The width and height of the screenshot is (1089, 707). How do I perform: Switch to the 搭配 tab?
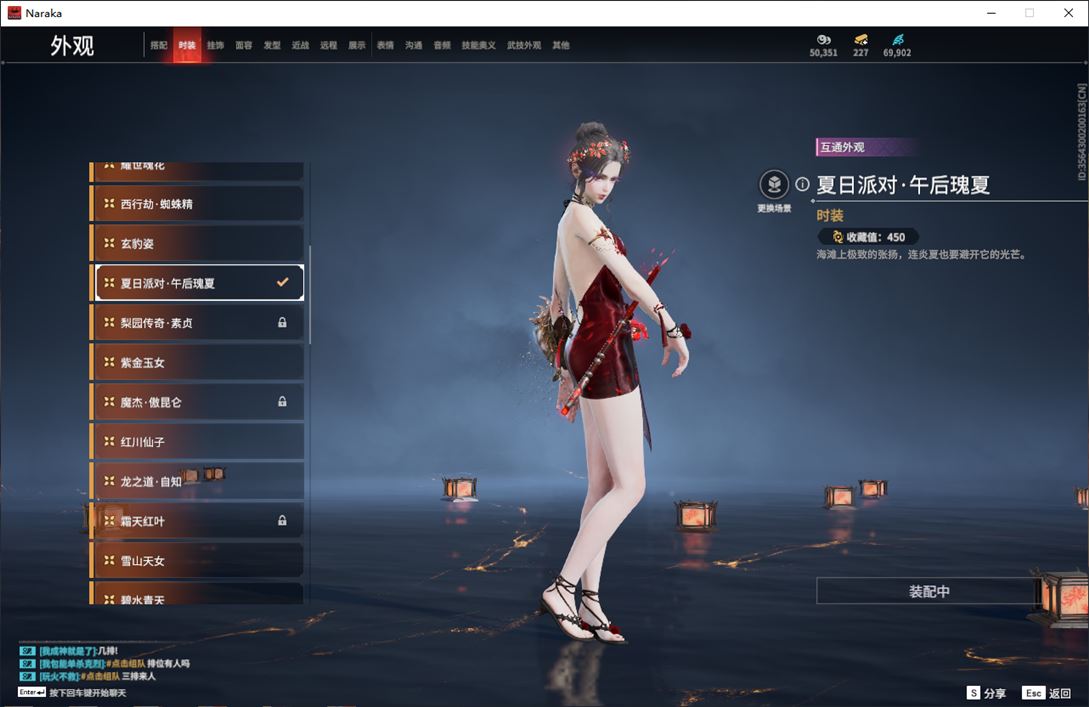click(159, 46)
